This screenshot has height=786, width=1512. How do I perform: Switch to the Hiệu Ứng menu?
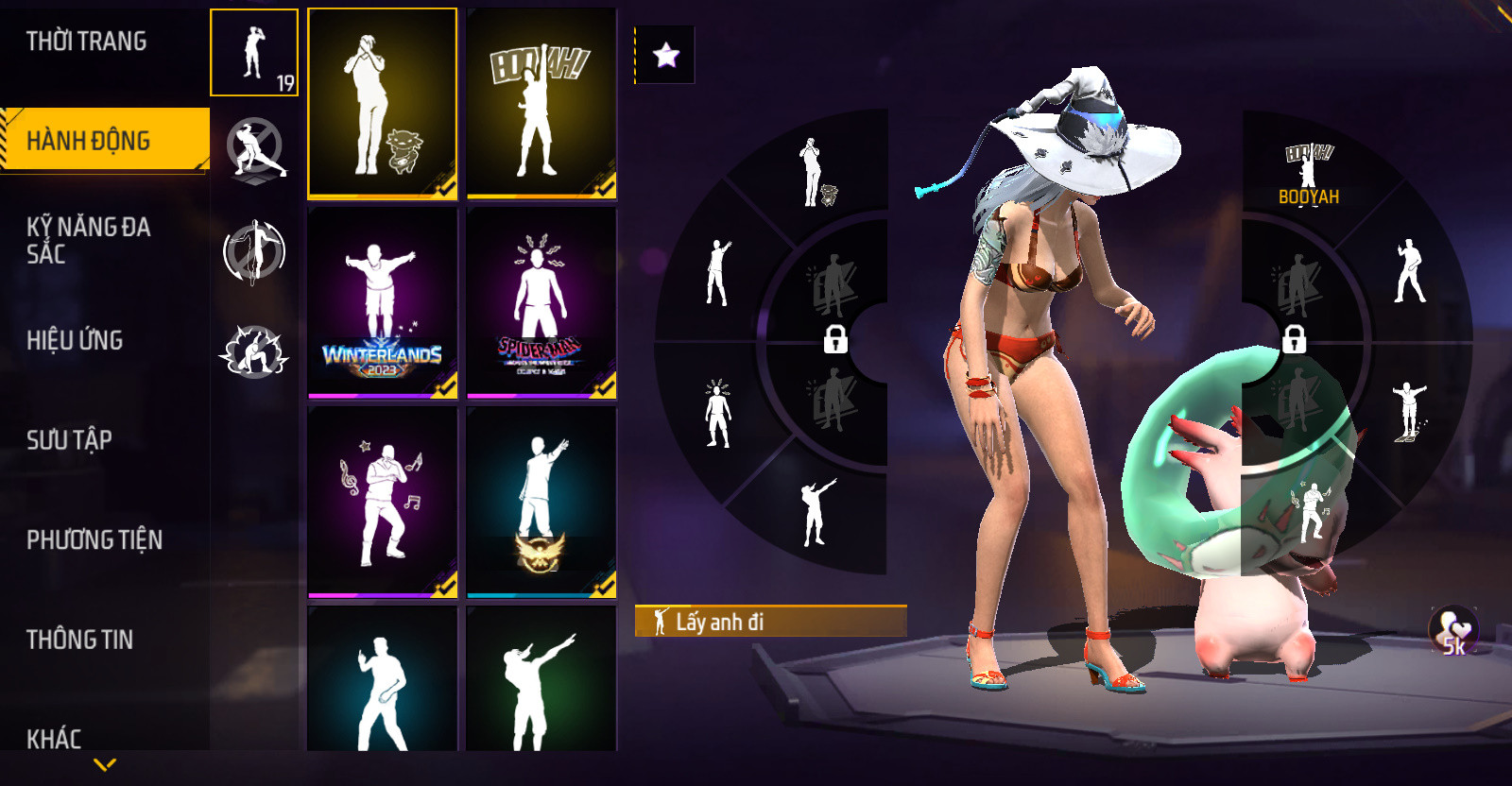pos(75,340)
